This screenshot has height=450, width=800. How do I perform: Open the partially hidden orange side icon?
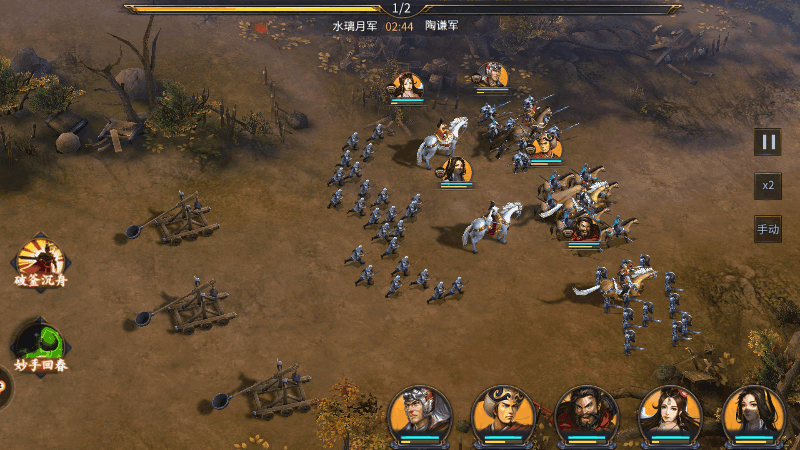pos(3,386)
